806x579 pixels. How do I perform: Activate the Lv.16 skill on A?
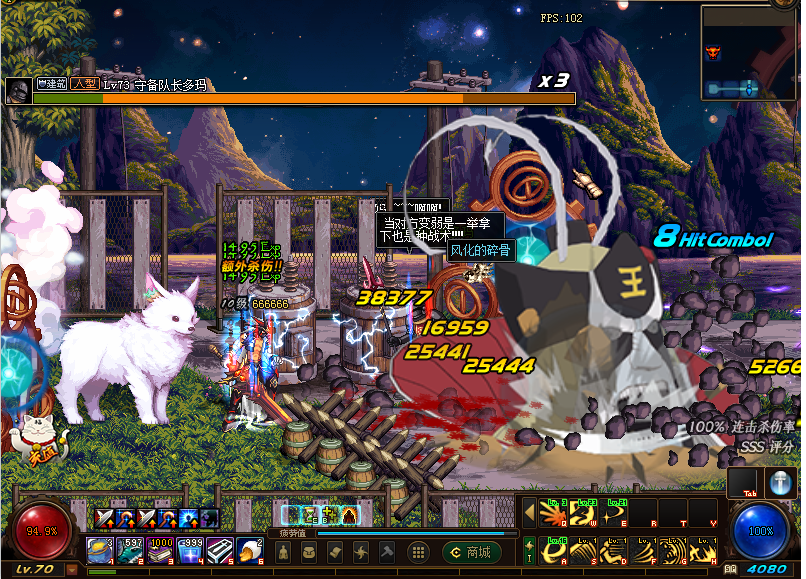click(x=553, y=549)
